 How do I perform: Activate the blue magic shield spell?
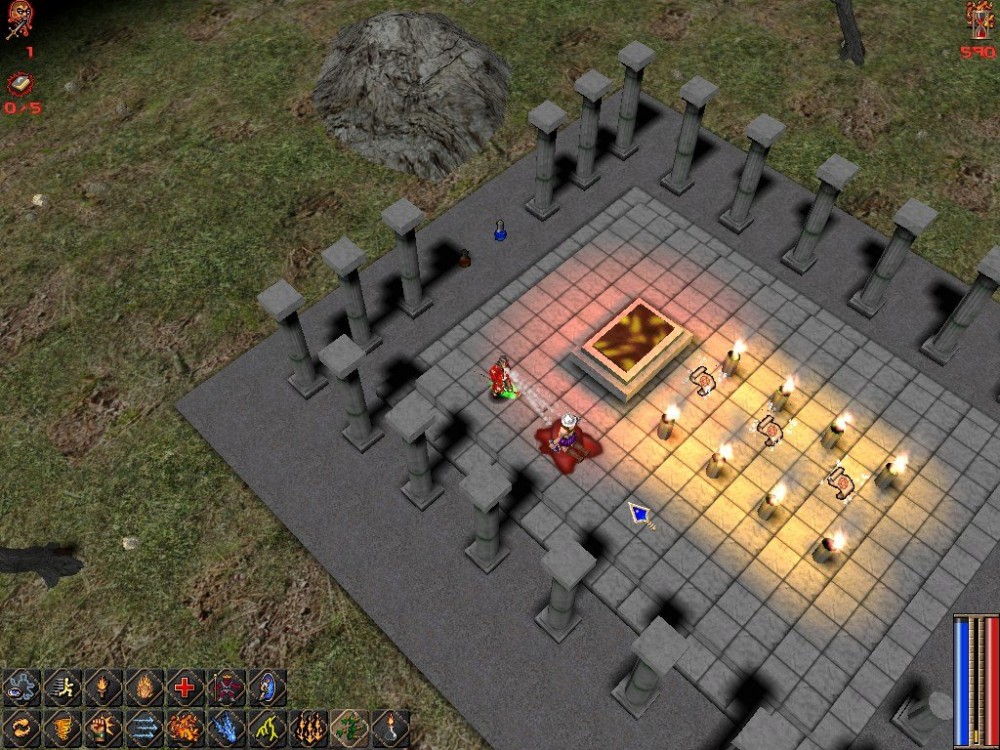tap(267, 688)
